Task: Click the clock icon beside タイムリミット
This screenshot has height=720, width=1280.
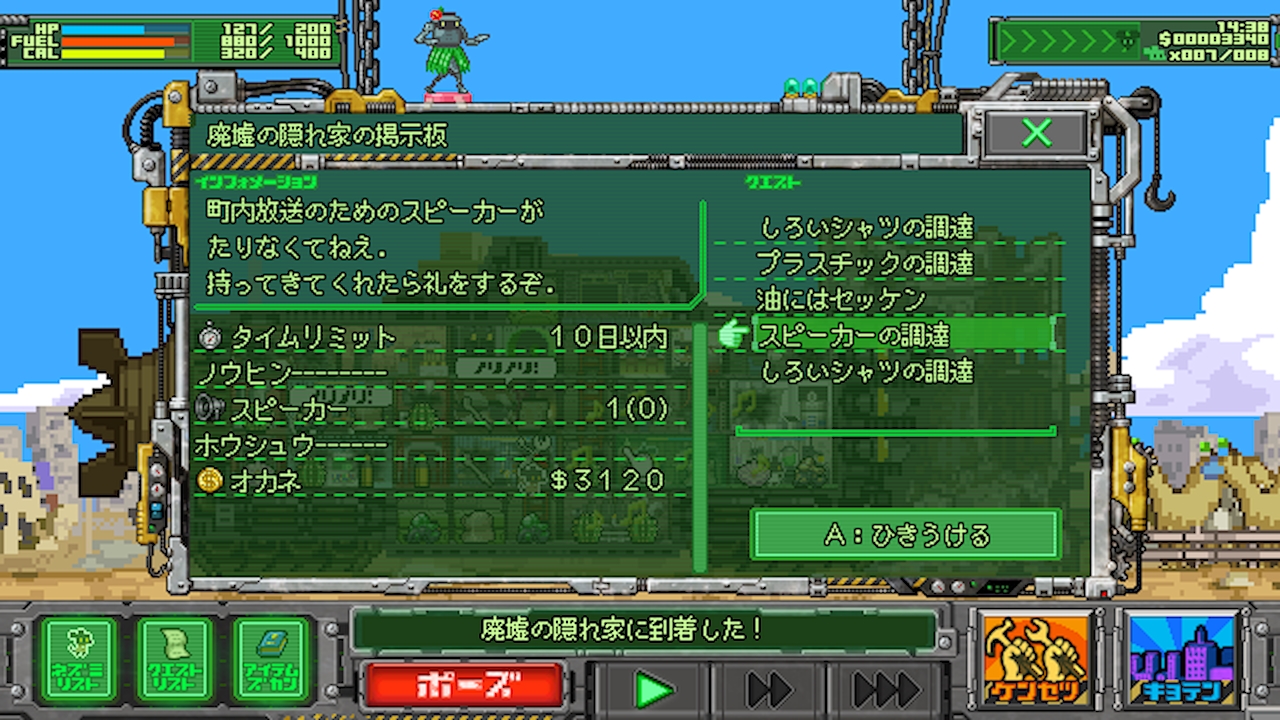Action: (x=210, y=338)
